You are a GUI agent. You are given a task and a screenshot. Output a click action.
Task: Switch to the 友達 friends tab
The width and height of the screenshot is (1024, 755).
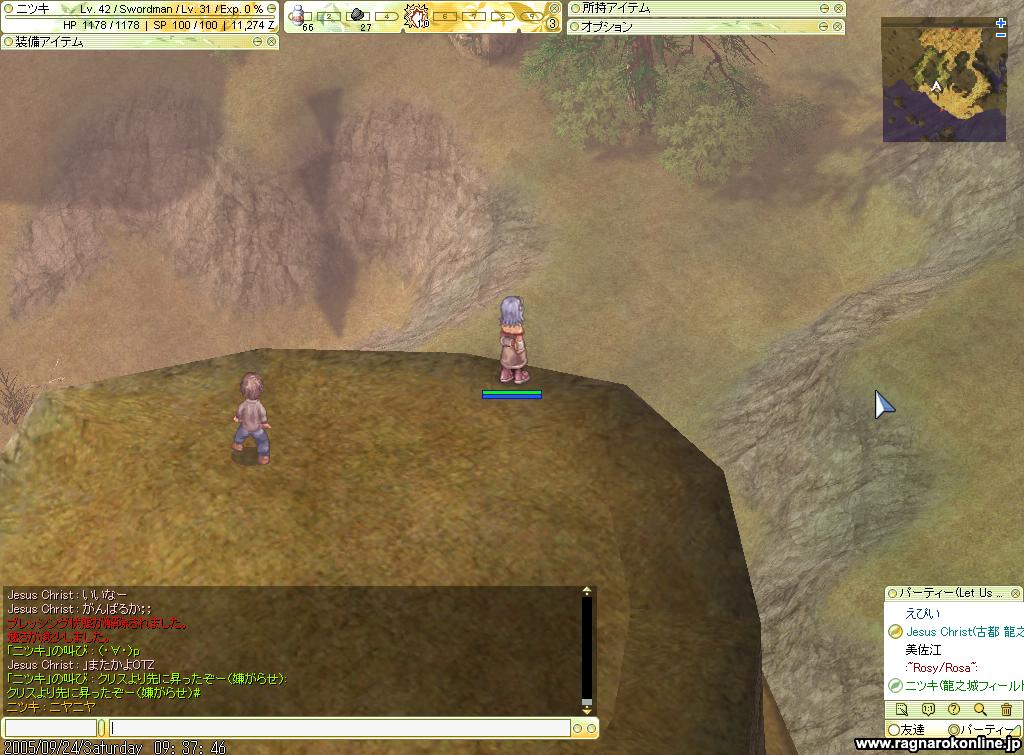[x=911, y=730]
